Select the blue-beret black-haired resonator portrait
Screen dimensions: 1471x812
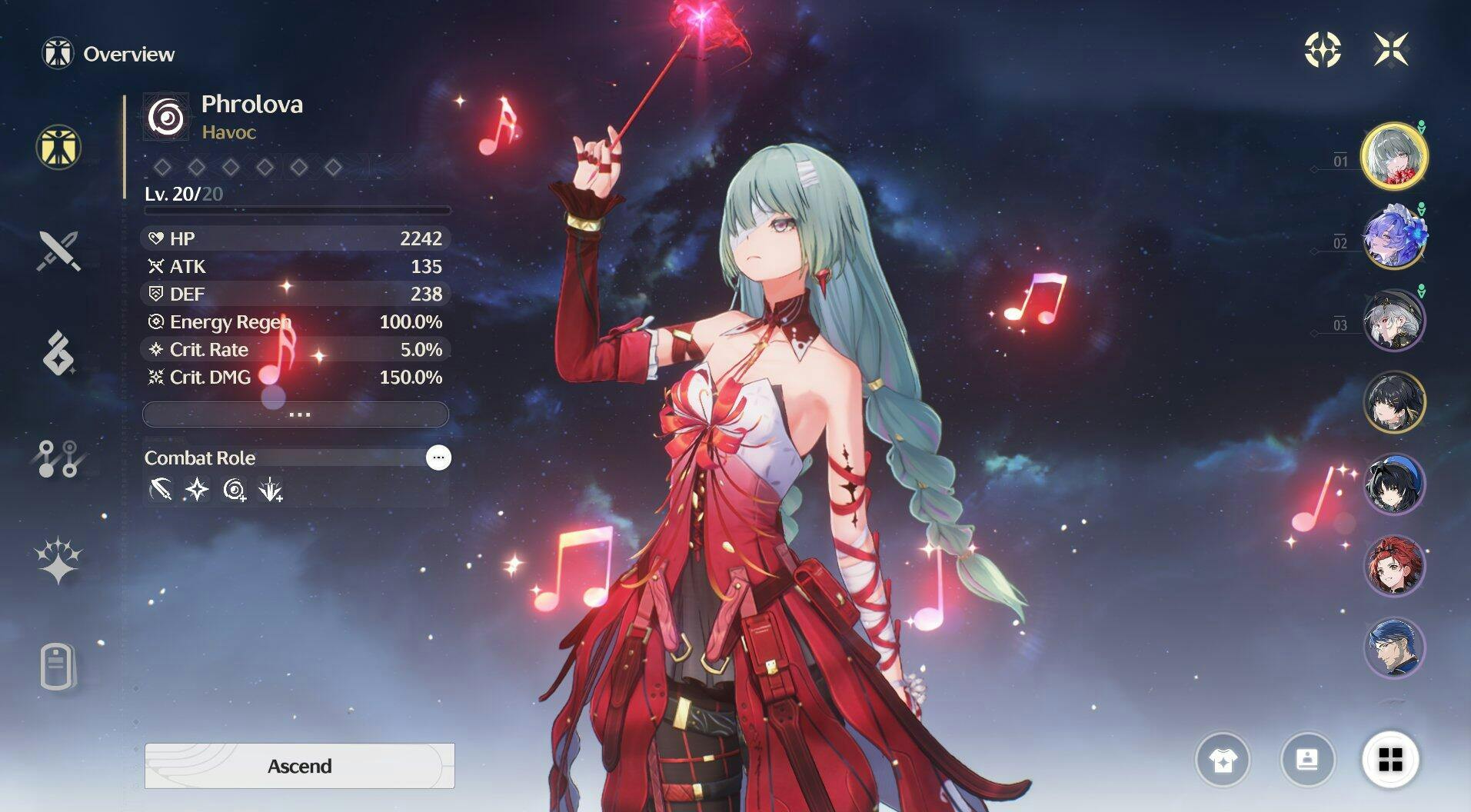pos(1394,484)
